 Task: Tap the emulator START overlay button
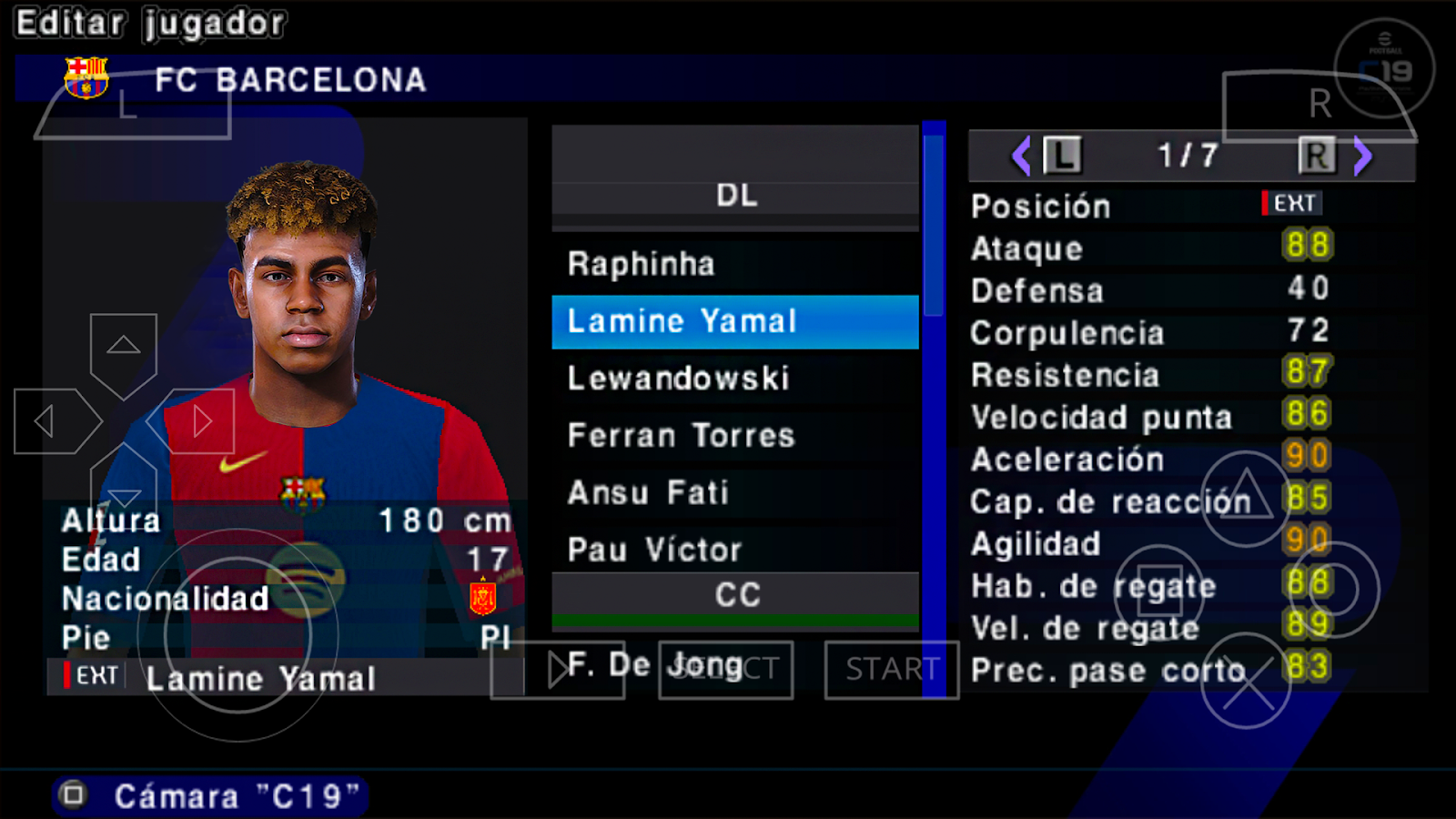(891, 670)
